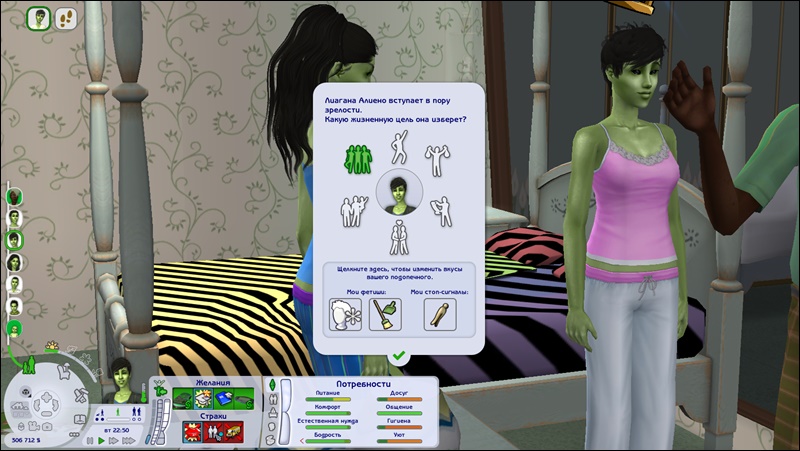Click the footprints icon at the top left
Screen dimensions: 800x451
[65, 17]
